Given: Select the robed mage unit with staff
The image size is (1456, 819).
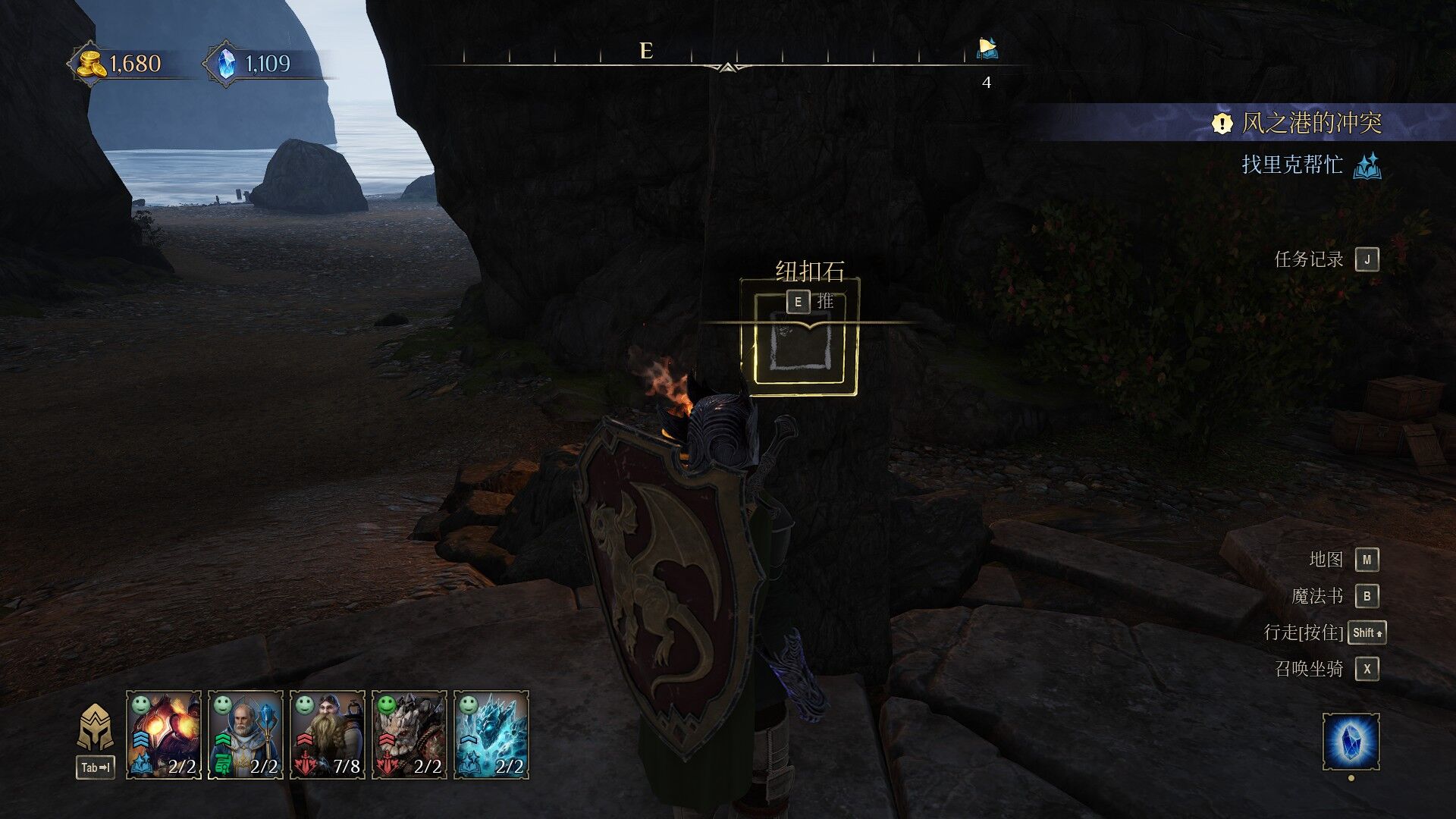Looking at the screenshot, I should tap(245, 734).
